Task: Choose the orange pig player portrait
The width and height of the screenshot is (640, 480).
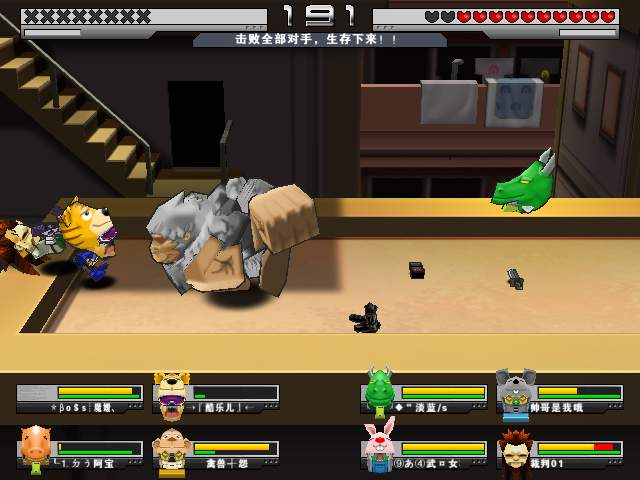Action: (35, 445)
